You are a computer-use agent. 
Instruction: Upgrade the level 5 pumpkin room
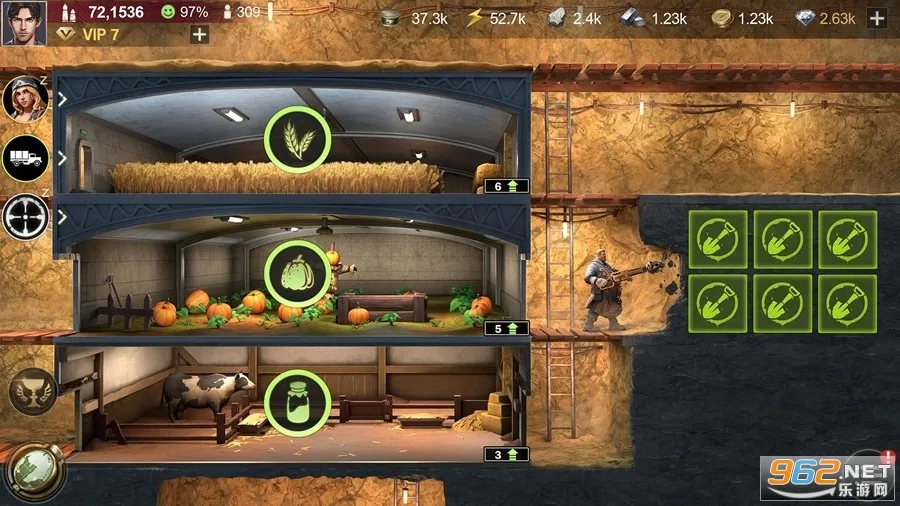coord(506,328)
